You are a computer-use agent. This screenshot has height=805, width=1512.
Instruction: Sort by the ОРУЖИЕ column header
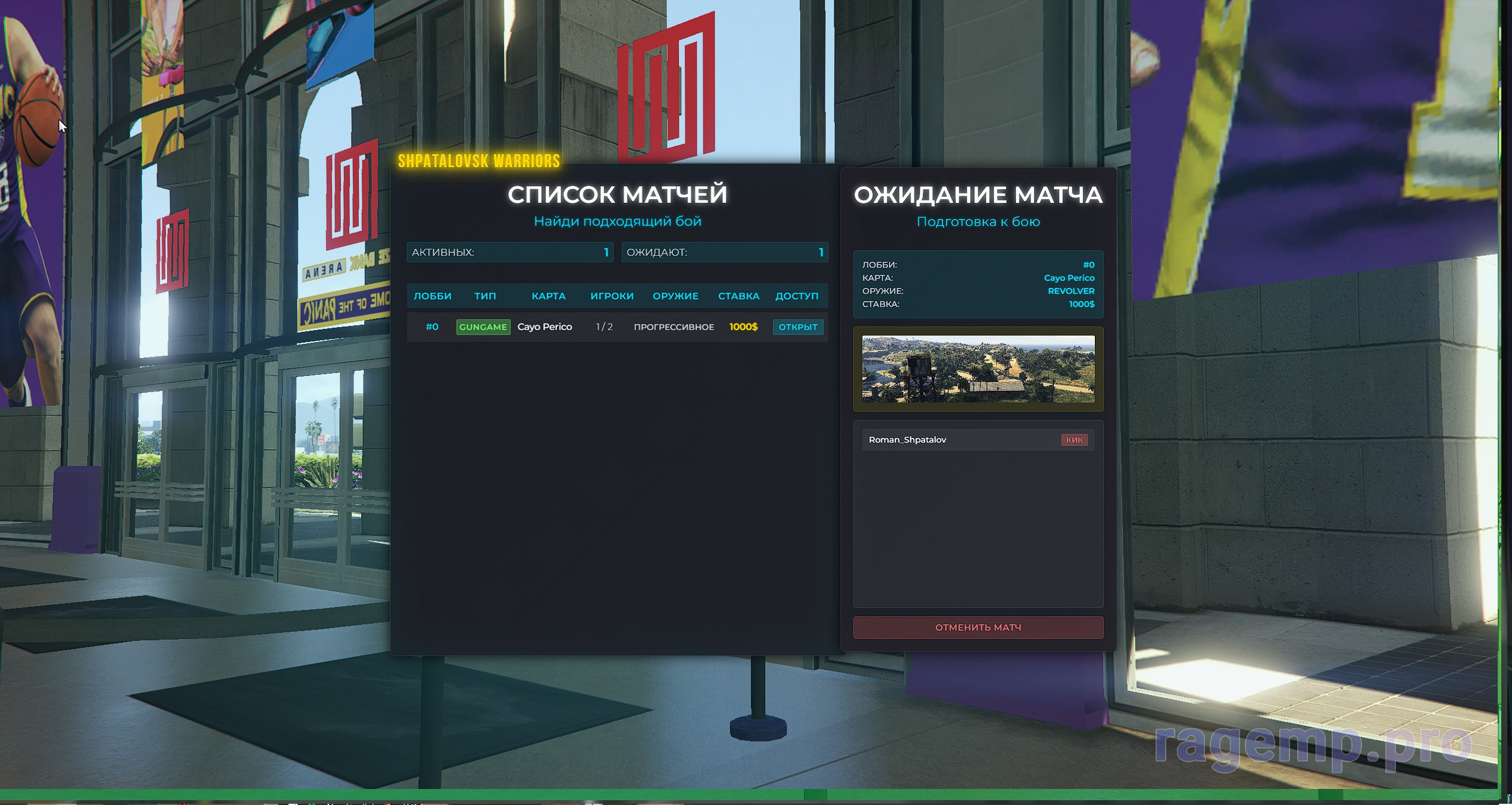[675, 296]
